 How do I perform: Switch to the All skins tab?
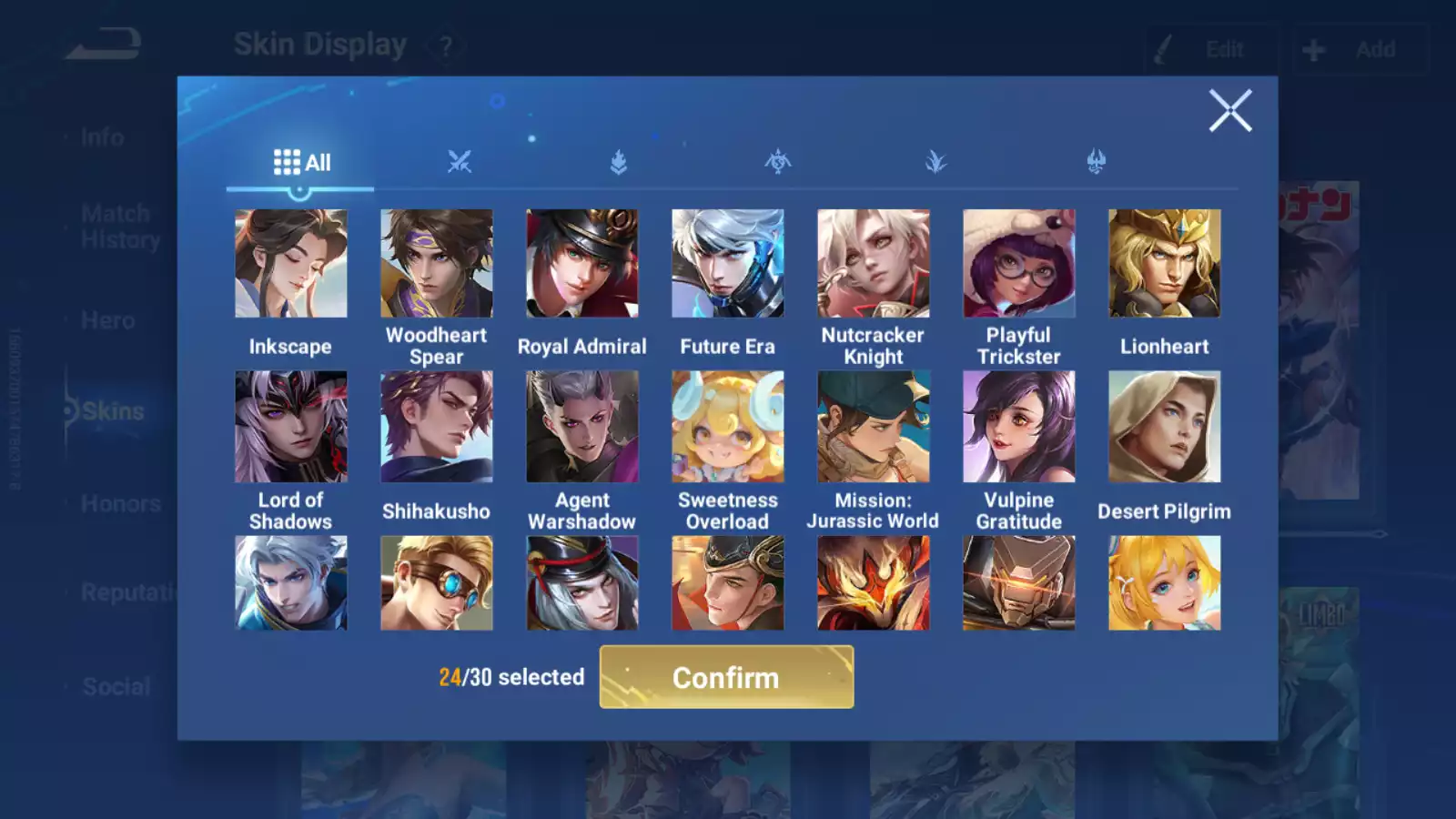point(301,163)
